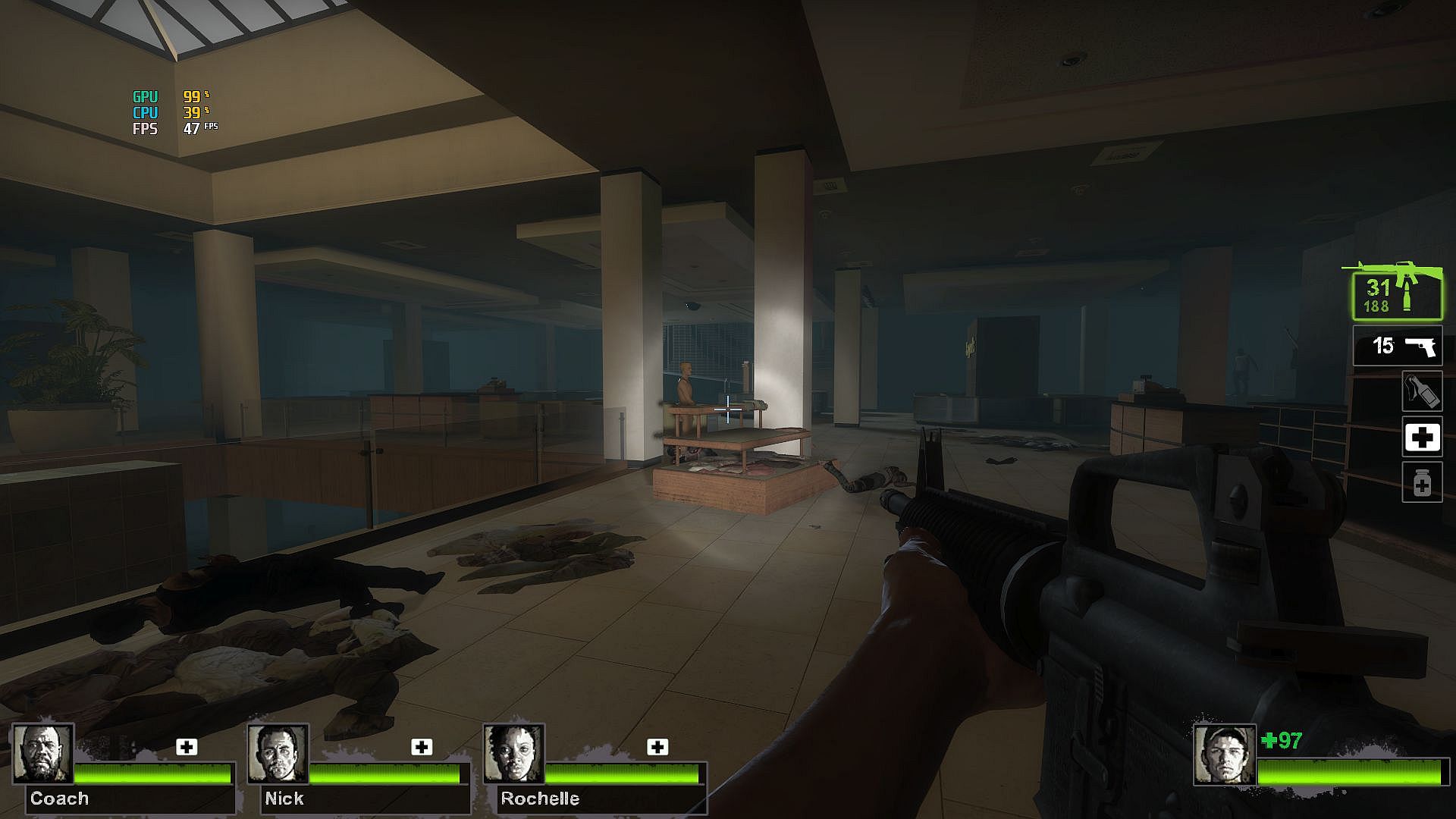
Task: Choose Rochelle's teammate portrait
Action: (x=513, y=754)
